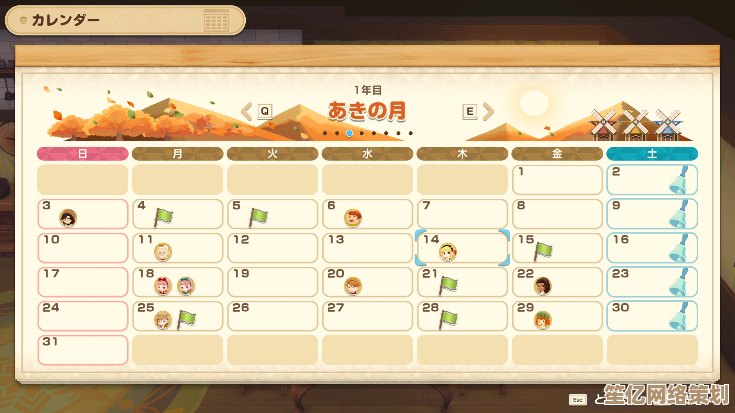Go to the previous month with left arrow
The height and width of the screenshot is (413, 735).
pos(247,111)
